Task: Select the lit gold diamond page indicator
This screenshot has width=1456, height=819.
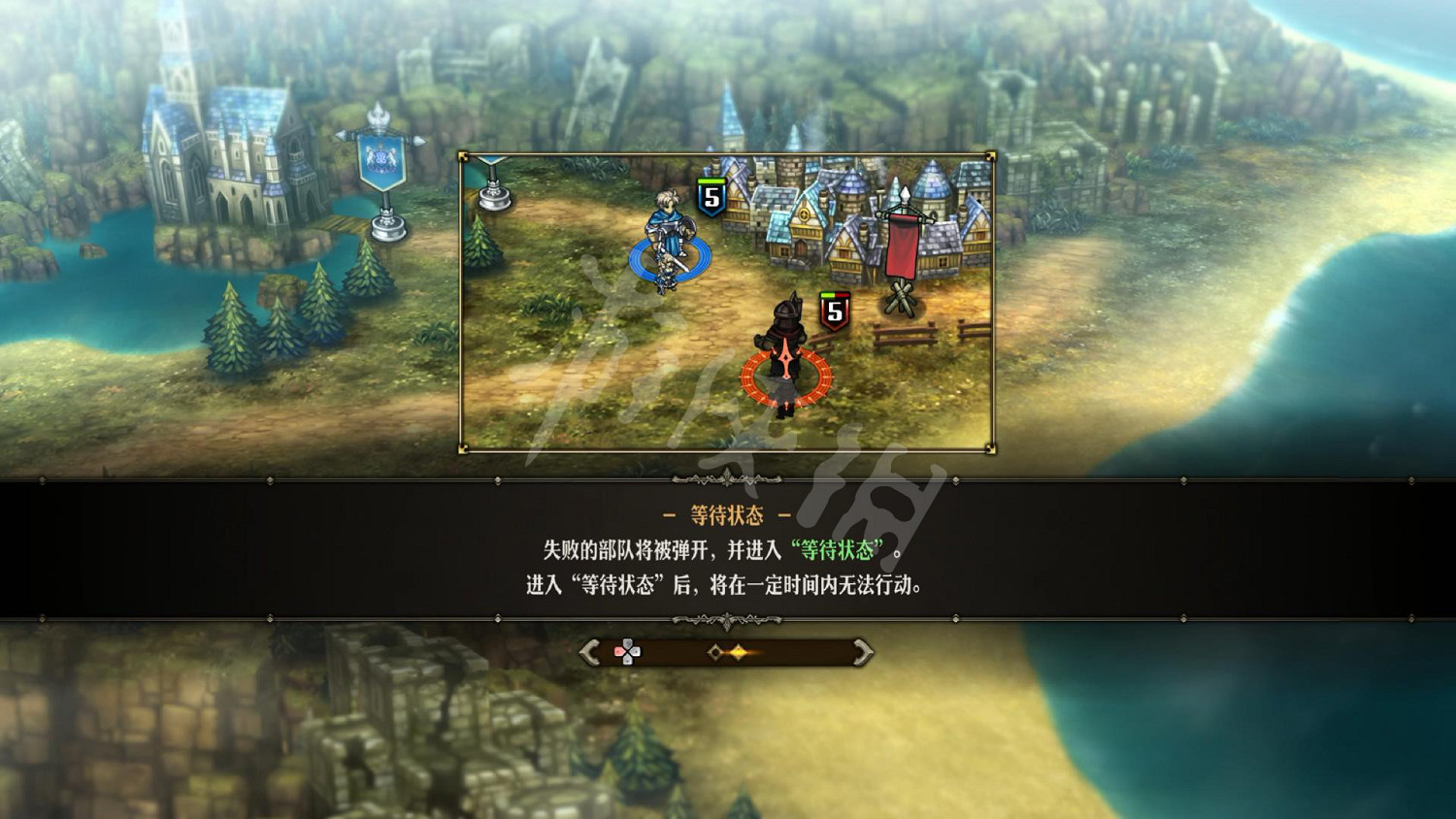Action: [x=738, y=652]
